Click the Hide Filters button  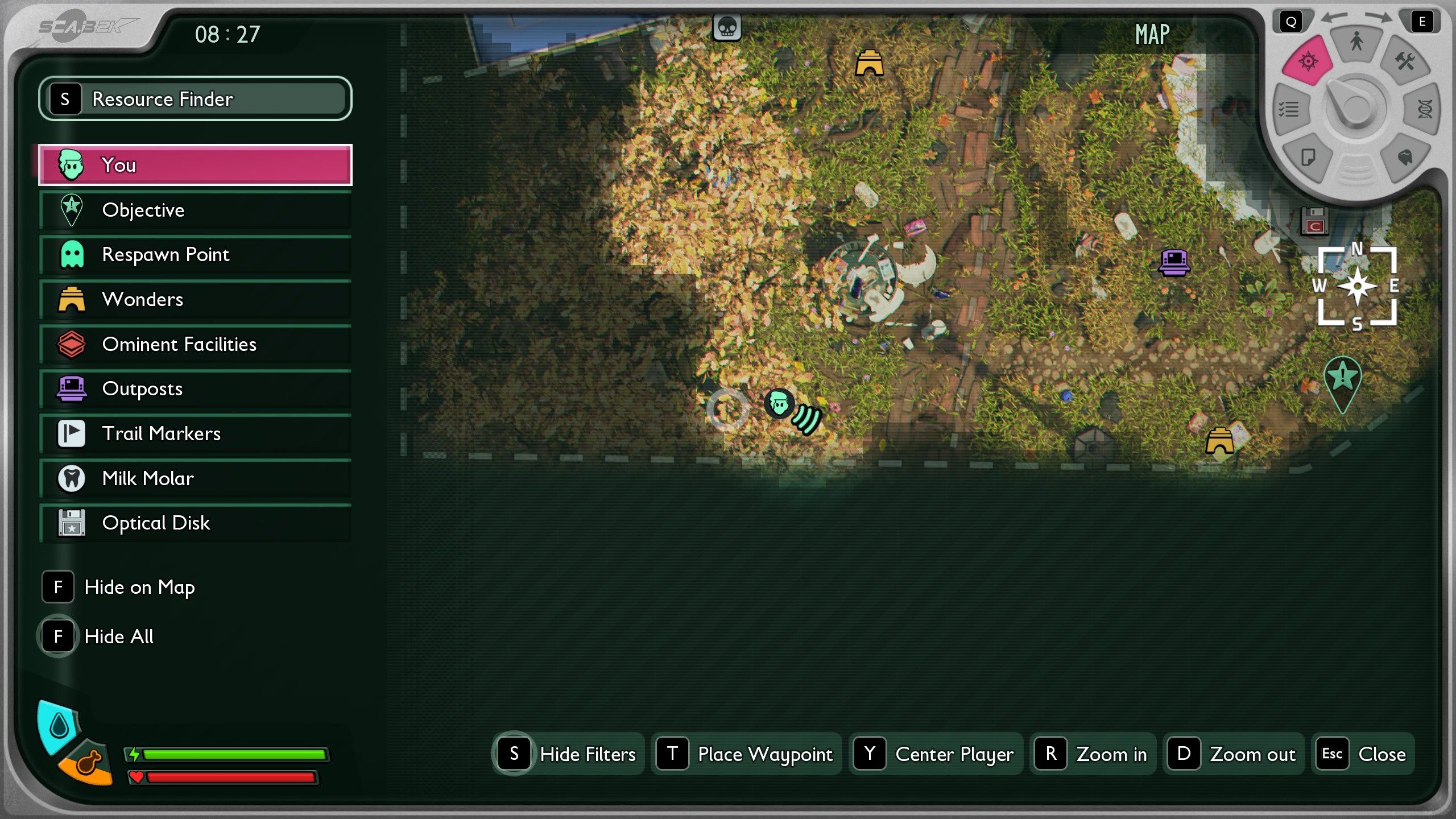click(567, 754)
